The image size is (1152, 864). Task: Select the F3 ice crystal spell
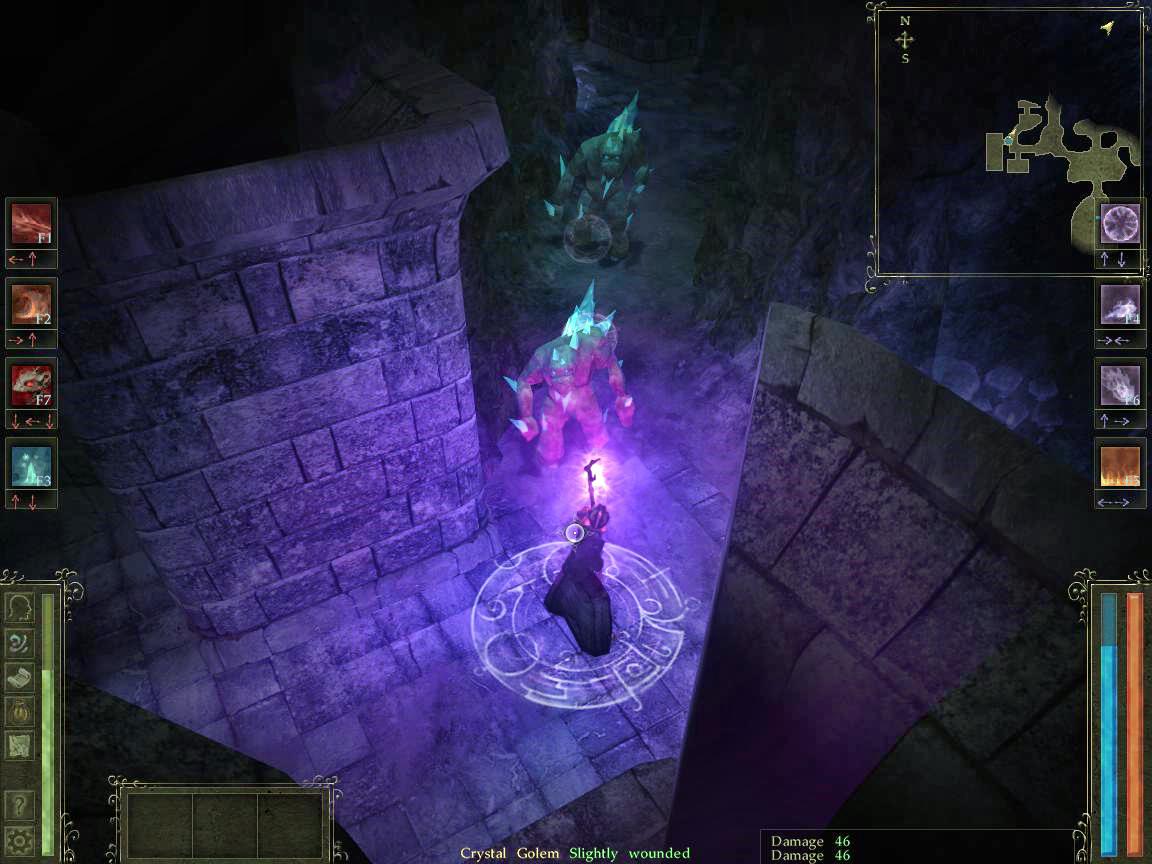coord(31,463)
